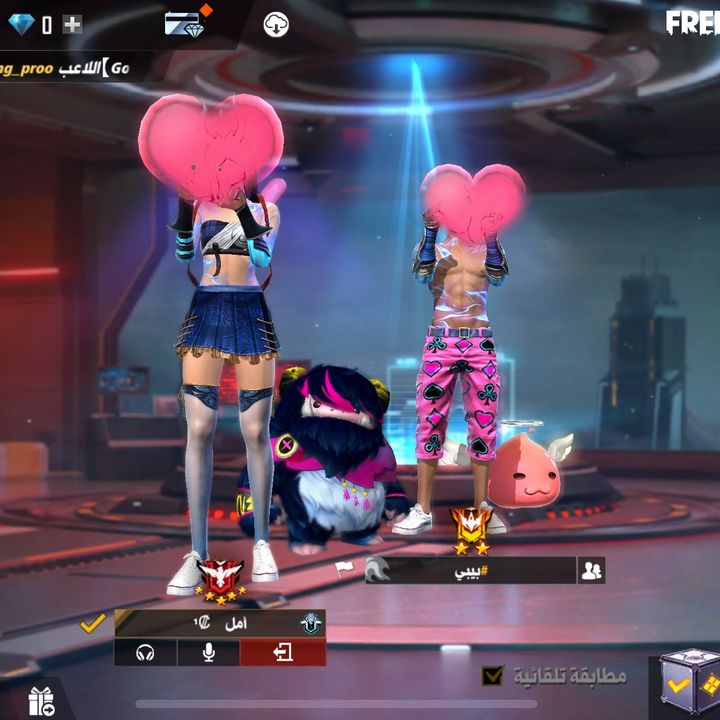
Task: Open the diamond card top-up icon
Action: (184, 24)
